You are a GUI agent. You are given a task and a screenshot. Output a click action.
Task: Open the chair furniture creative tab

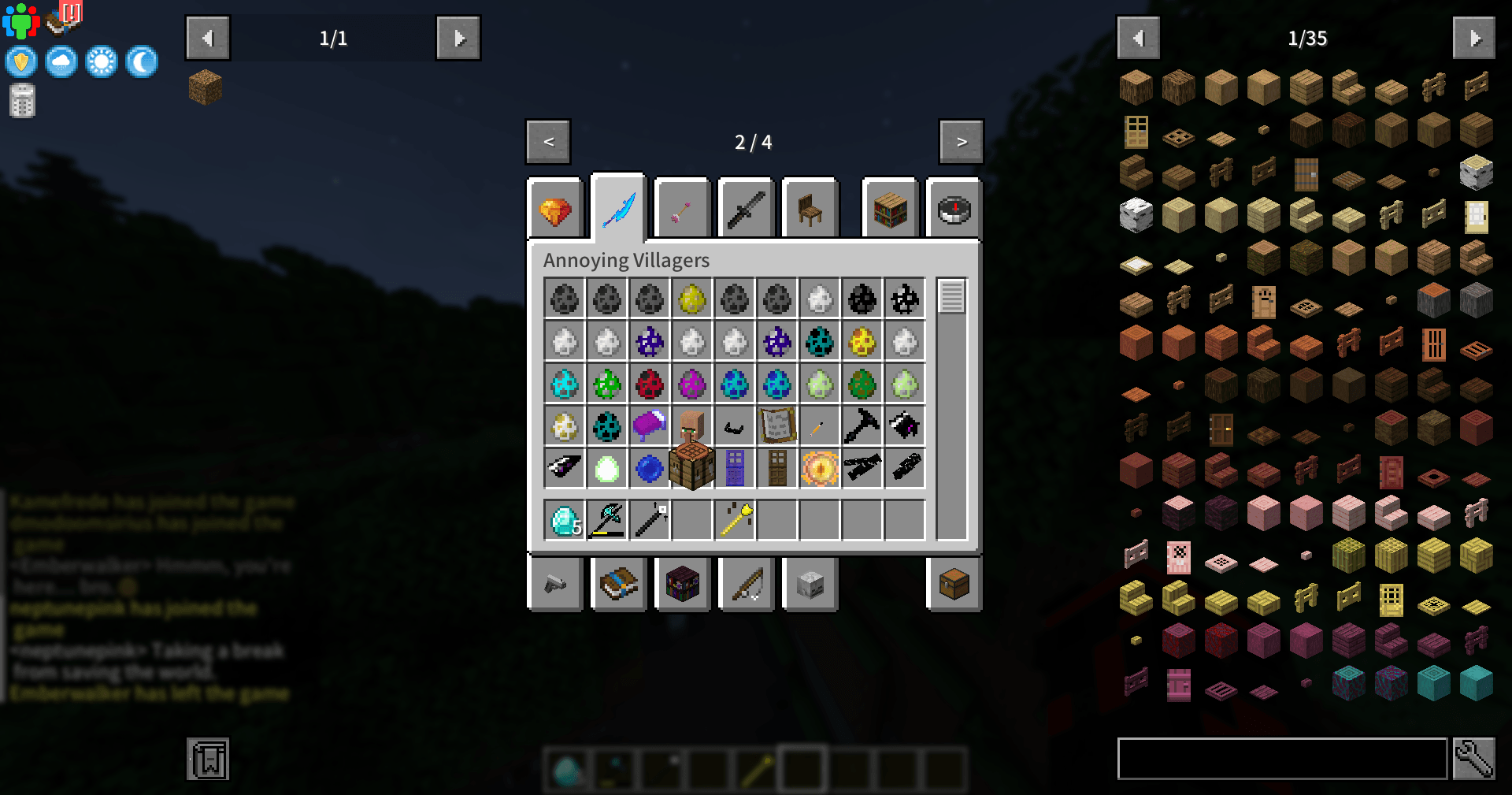[810, 207]
